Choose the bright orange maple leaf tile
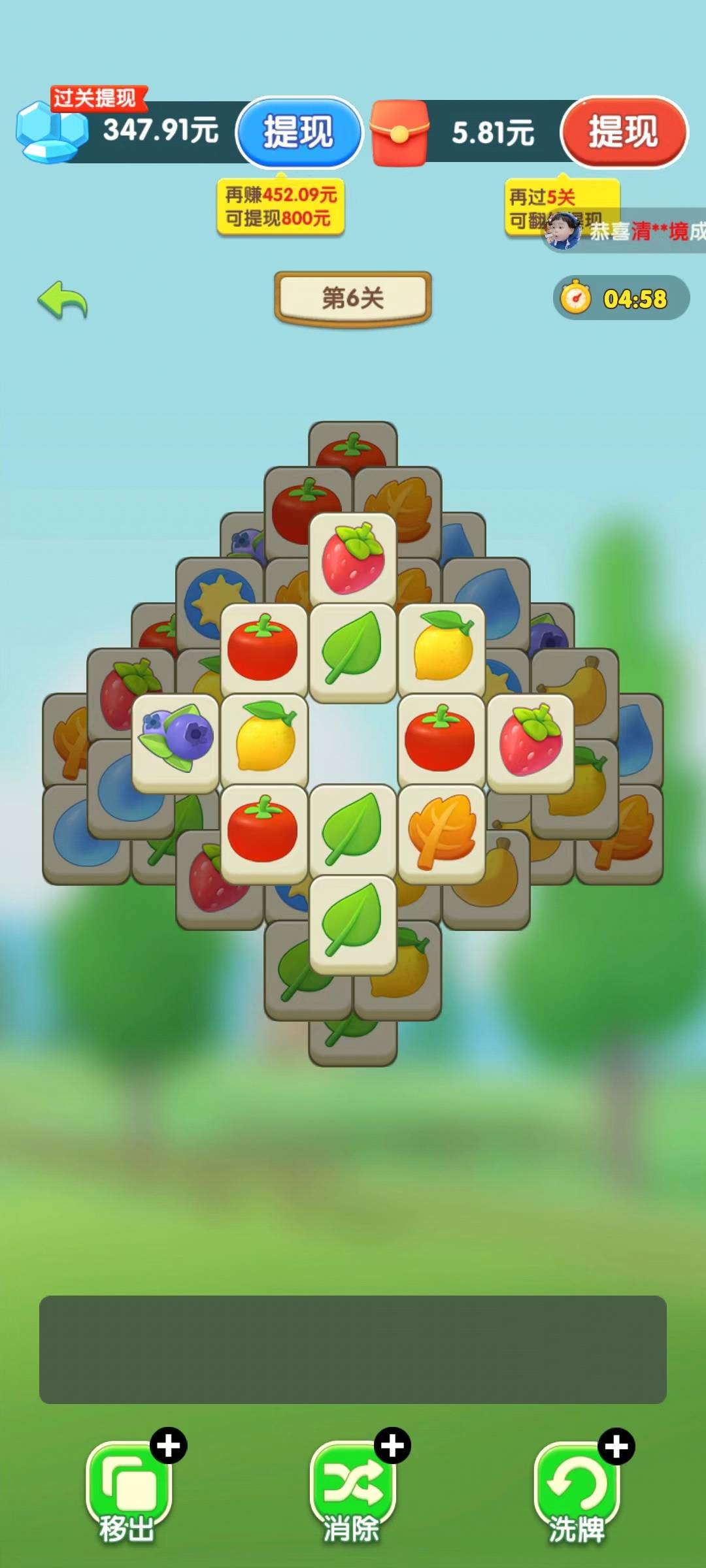This screenshot has height=1568, width=706. (441, 832)
